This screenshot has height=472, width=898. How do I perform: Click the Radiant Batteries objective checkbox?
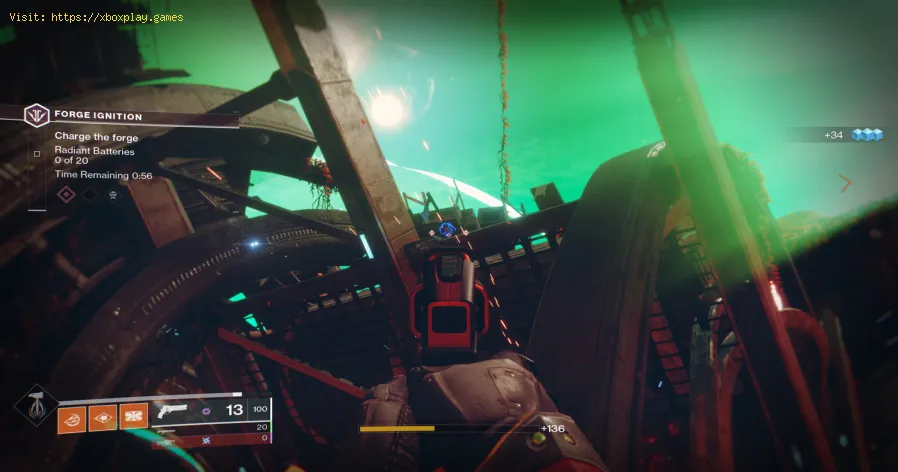point(37,154)
